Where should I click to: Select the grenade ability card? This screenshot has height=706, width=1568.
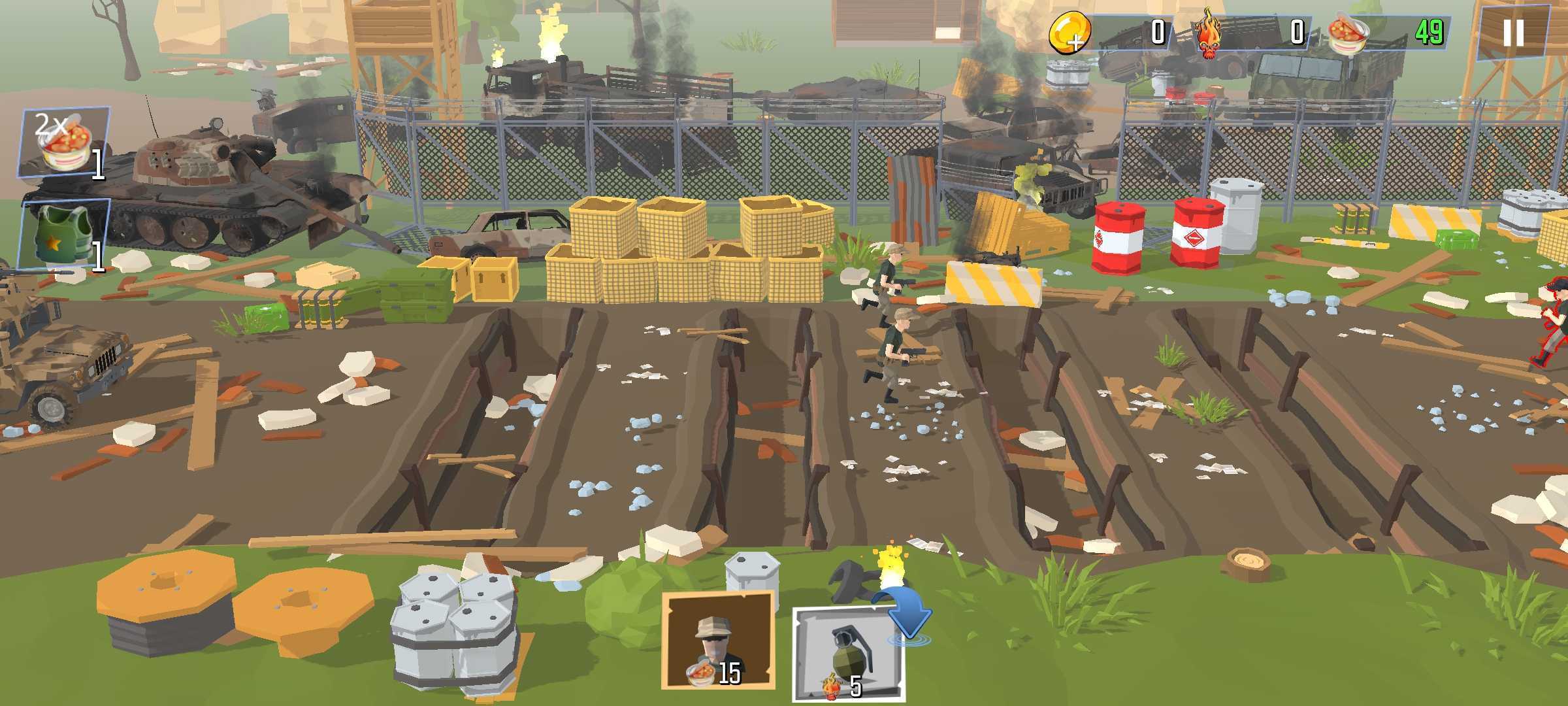click(x=847, y=654)
